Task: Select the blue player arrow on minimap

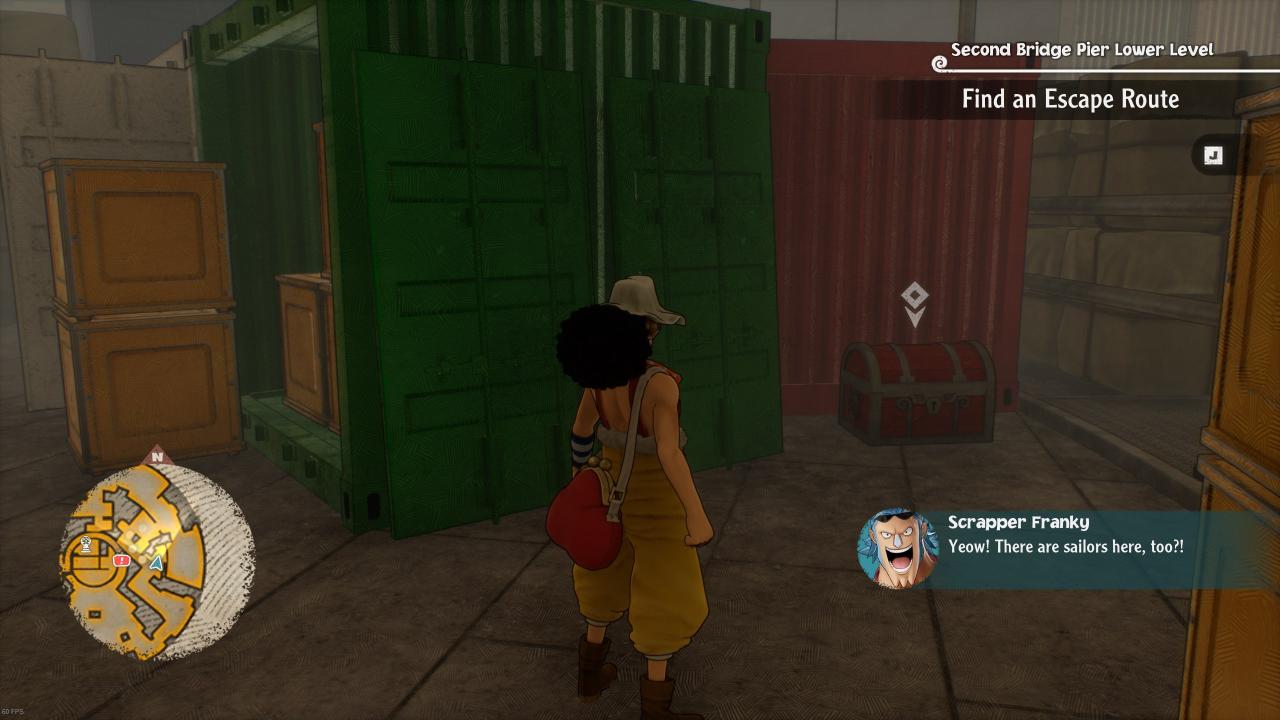Action: 156,563
